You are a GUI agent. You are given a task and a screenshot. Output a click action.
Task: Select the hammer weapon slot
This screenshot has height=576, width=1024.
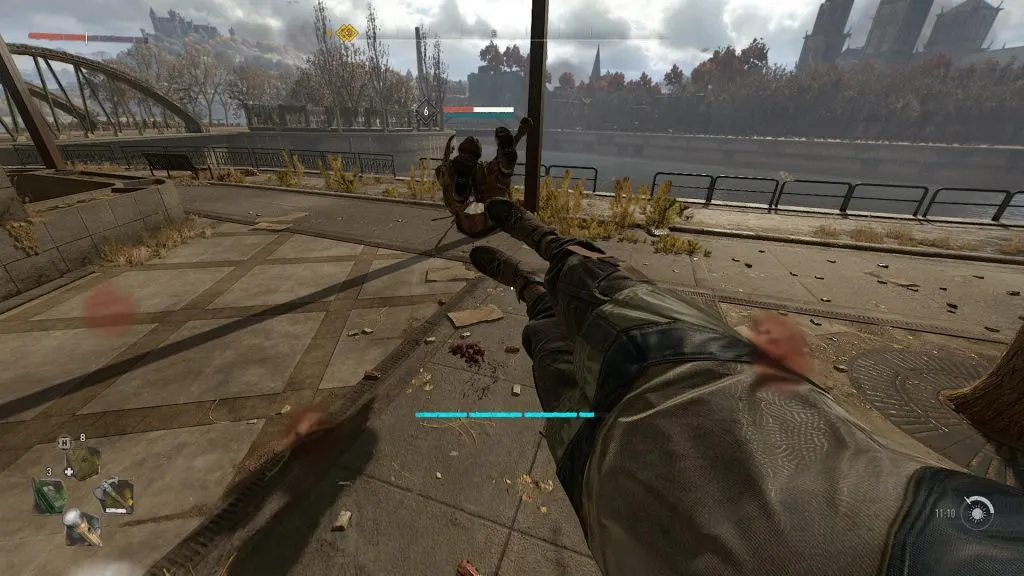click(114, 495)
